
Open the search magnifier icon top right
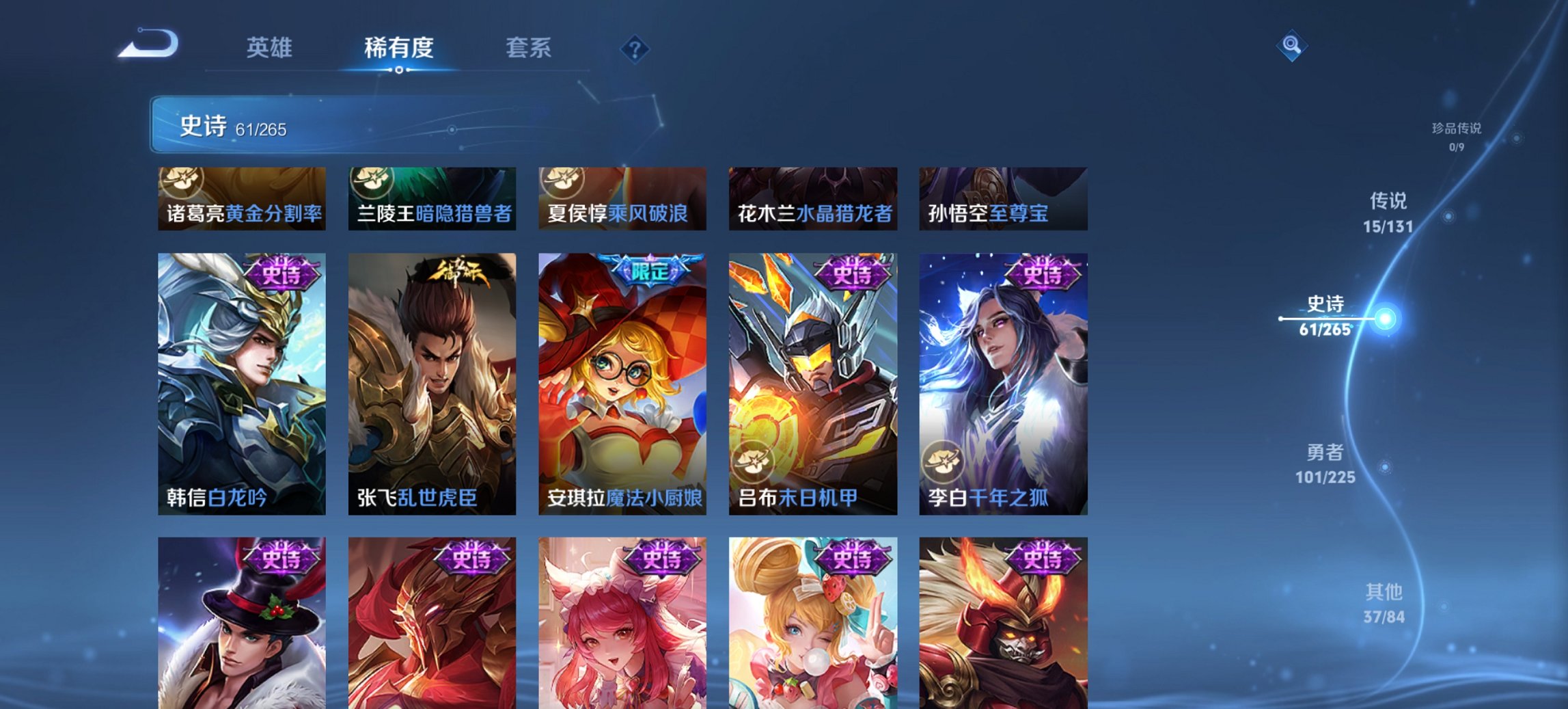1291,46
